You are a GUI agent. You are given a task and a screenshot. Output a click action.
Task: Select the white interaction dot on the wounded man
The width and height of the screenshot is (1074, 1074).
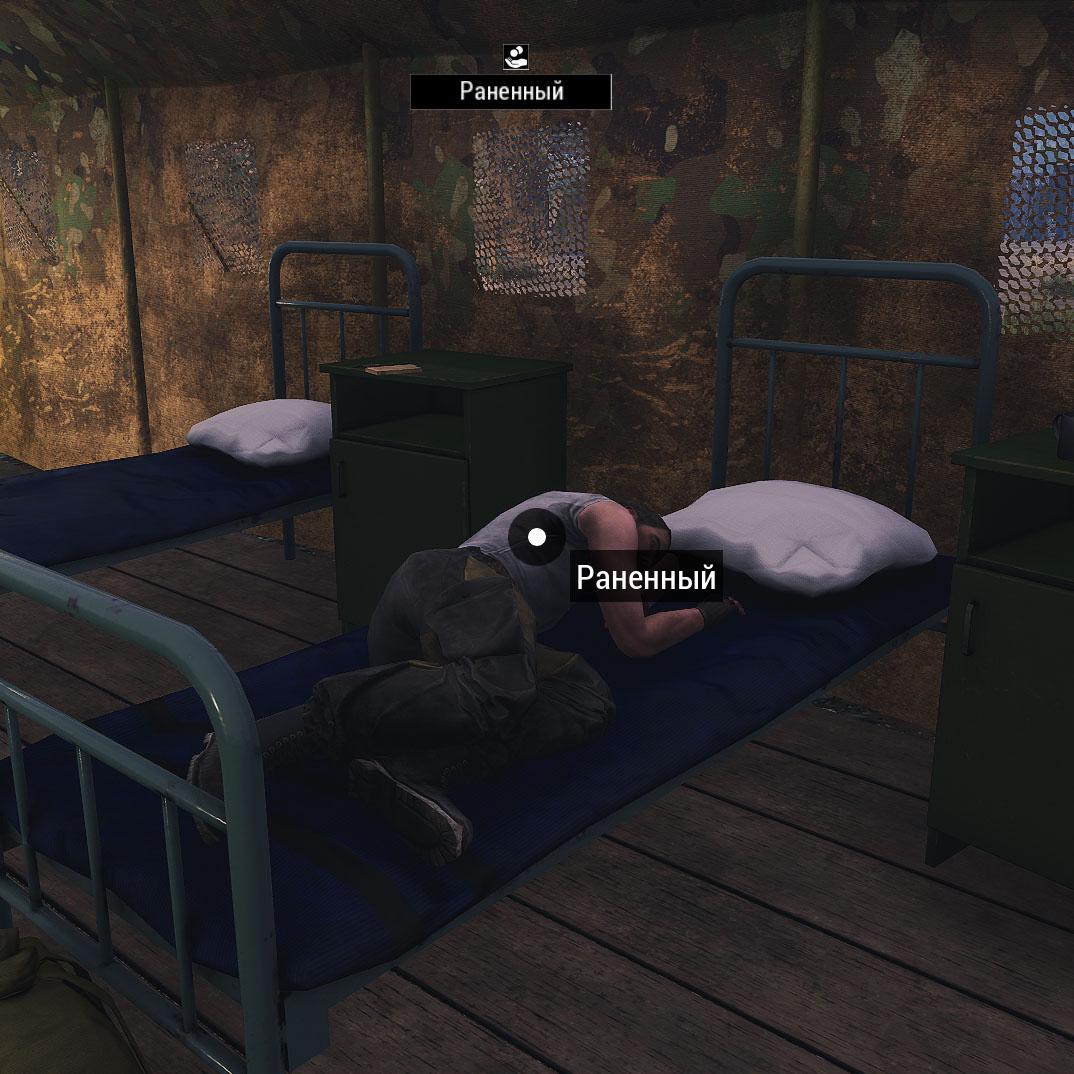click(537, 538)
